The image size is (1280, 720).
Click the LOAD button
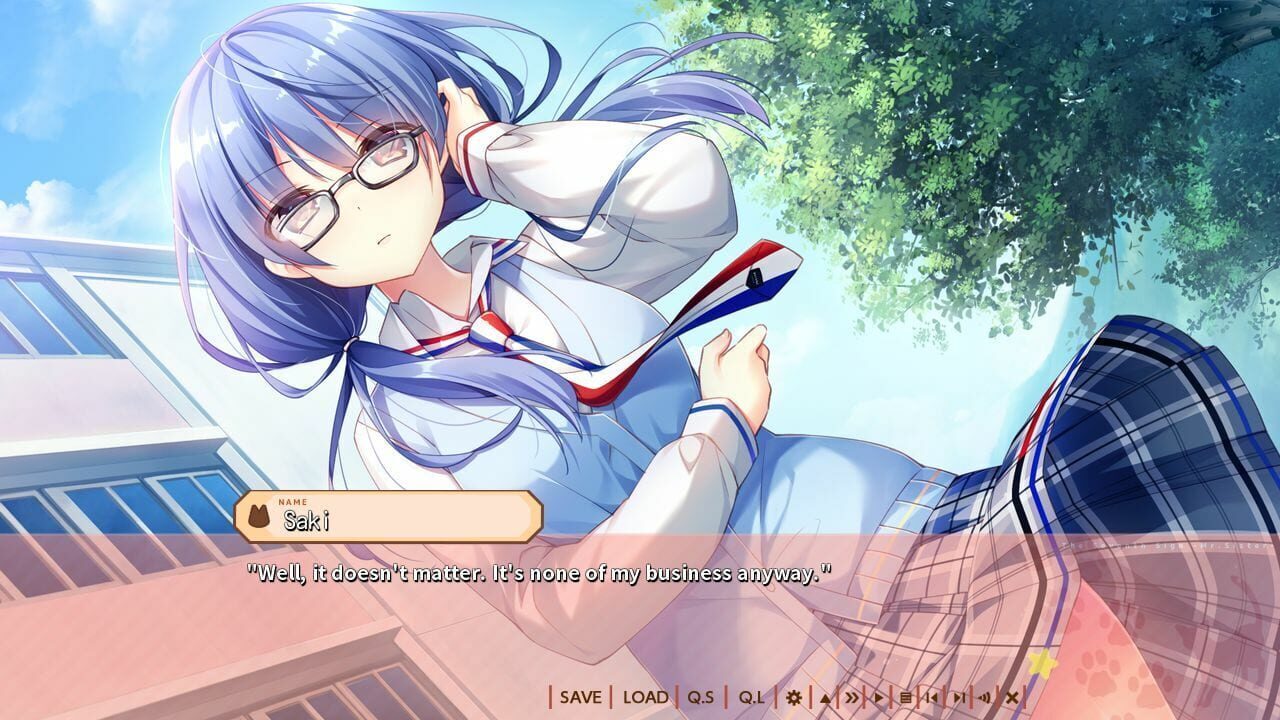[x=647, y=699]
